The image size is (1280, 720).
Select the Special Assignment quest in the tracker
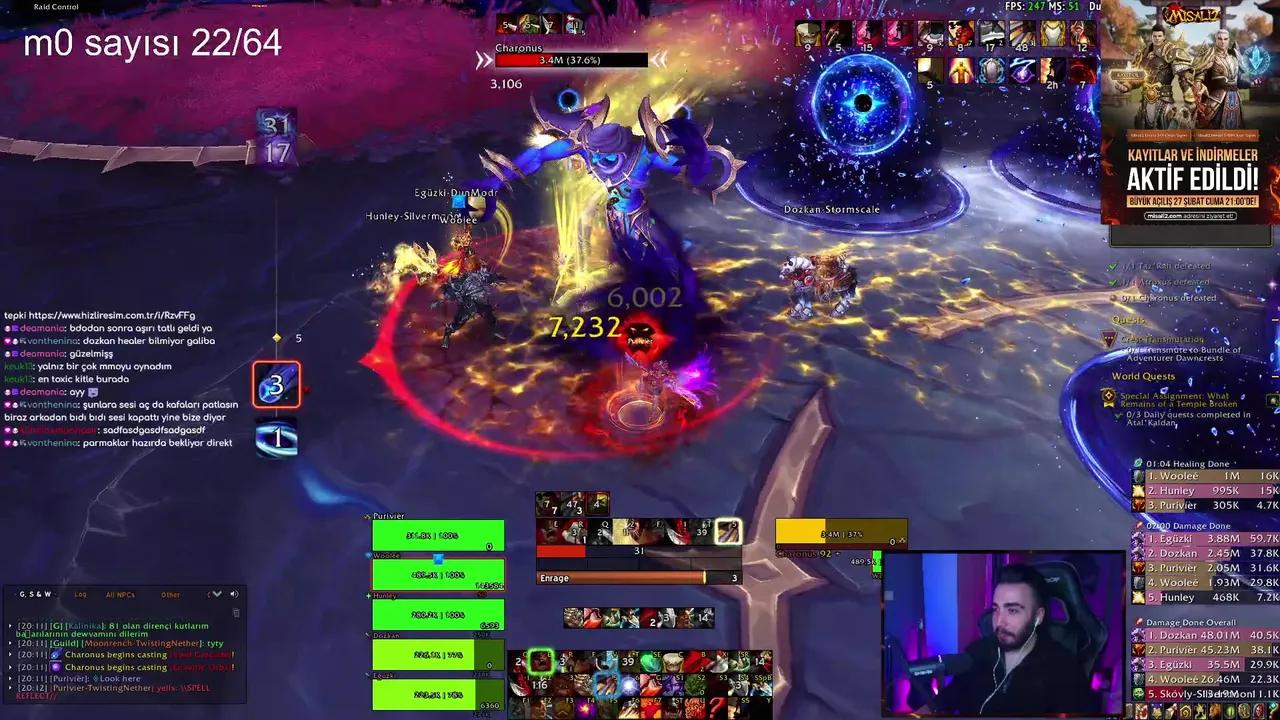coord(1177,400)
